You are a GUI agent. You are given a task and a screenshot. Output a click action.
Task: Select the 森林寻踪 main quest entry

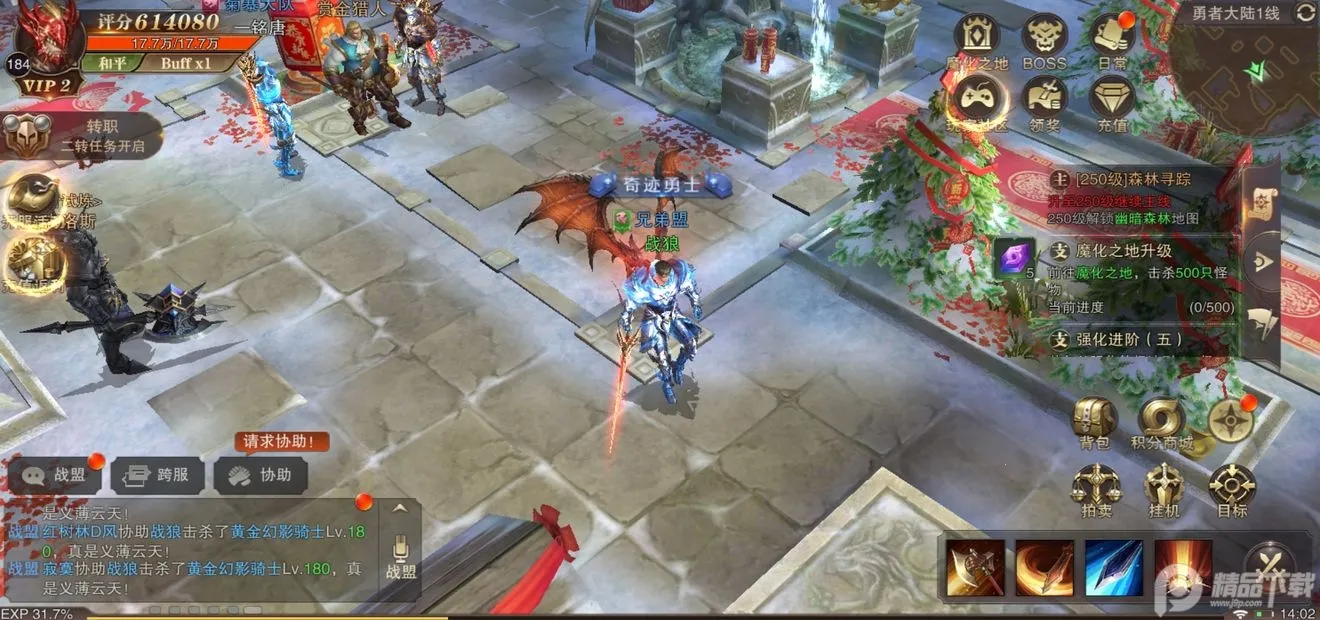point(1140,189)
